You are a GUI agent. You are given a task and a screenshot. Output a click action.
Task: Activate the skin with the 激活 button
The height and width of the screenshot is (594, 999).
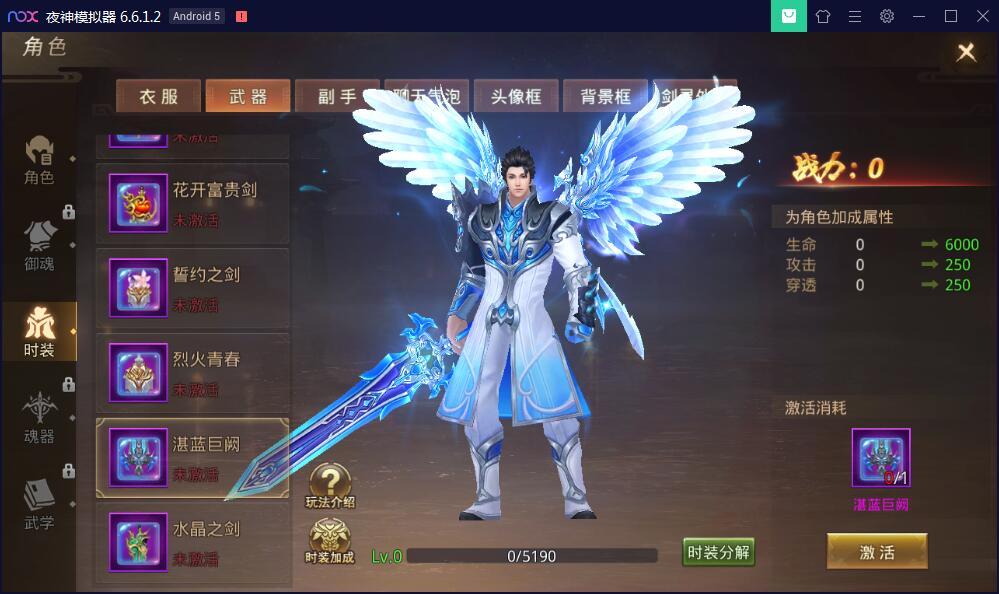tap(877, 552)
